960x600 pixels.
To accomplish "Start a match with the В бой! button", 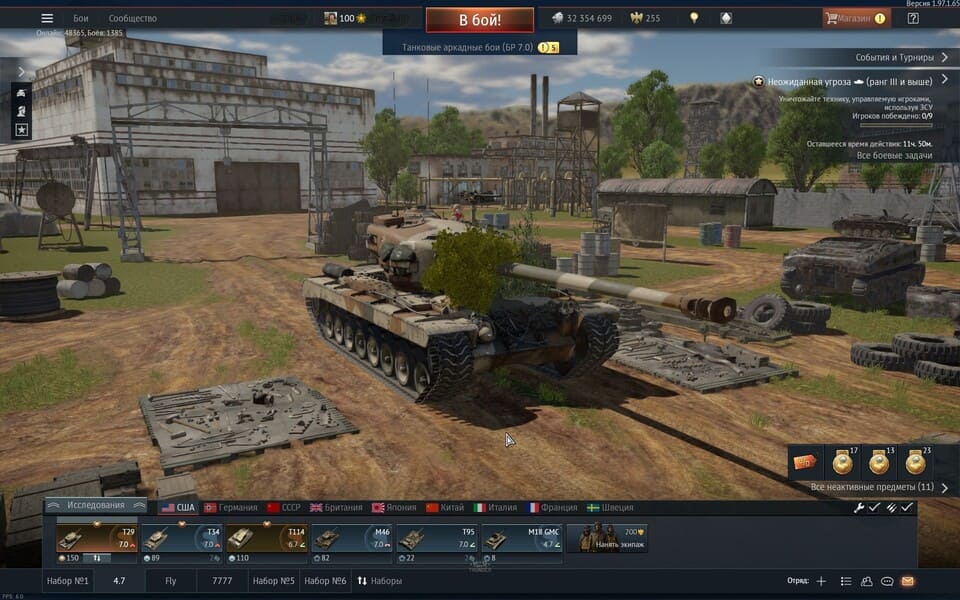I will (480, 19).
